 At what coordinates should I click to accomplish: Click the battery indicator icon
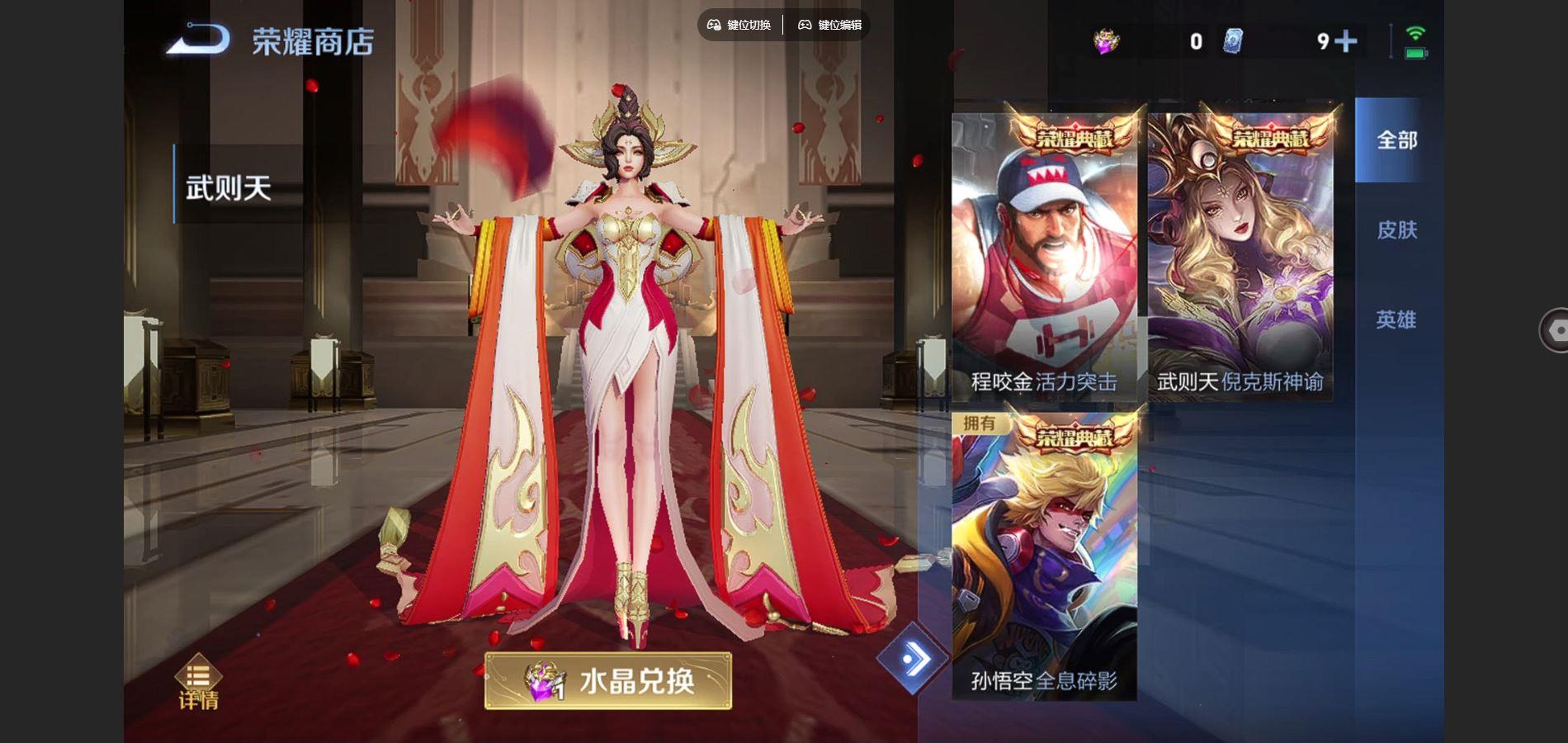[1417, 51]
